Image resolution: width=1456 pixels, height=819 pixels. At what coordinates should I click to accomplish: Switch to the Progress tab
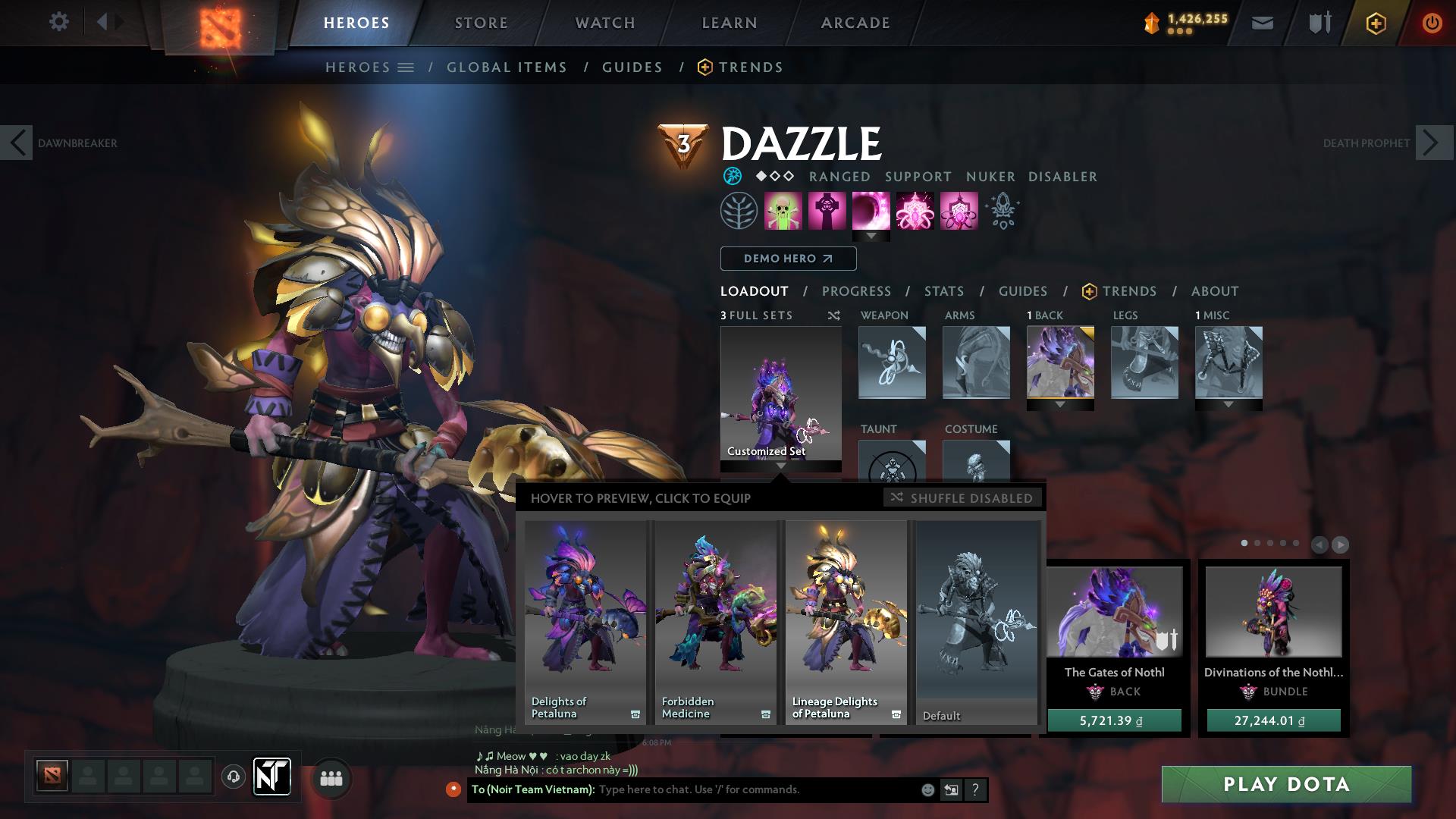click(857, 290)
